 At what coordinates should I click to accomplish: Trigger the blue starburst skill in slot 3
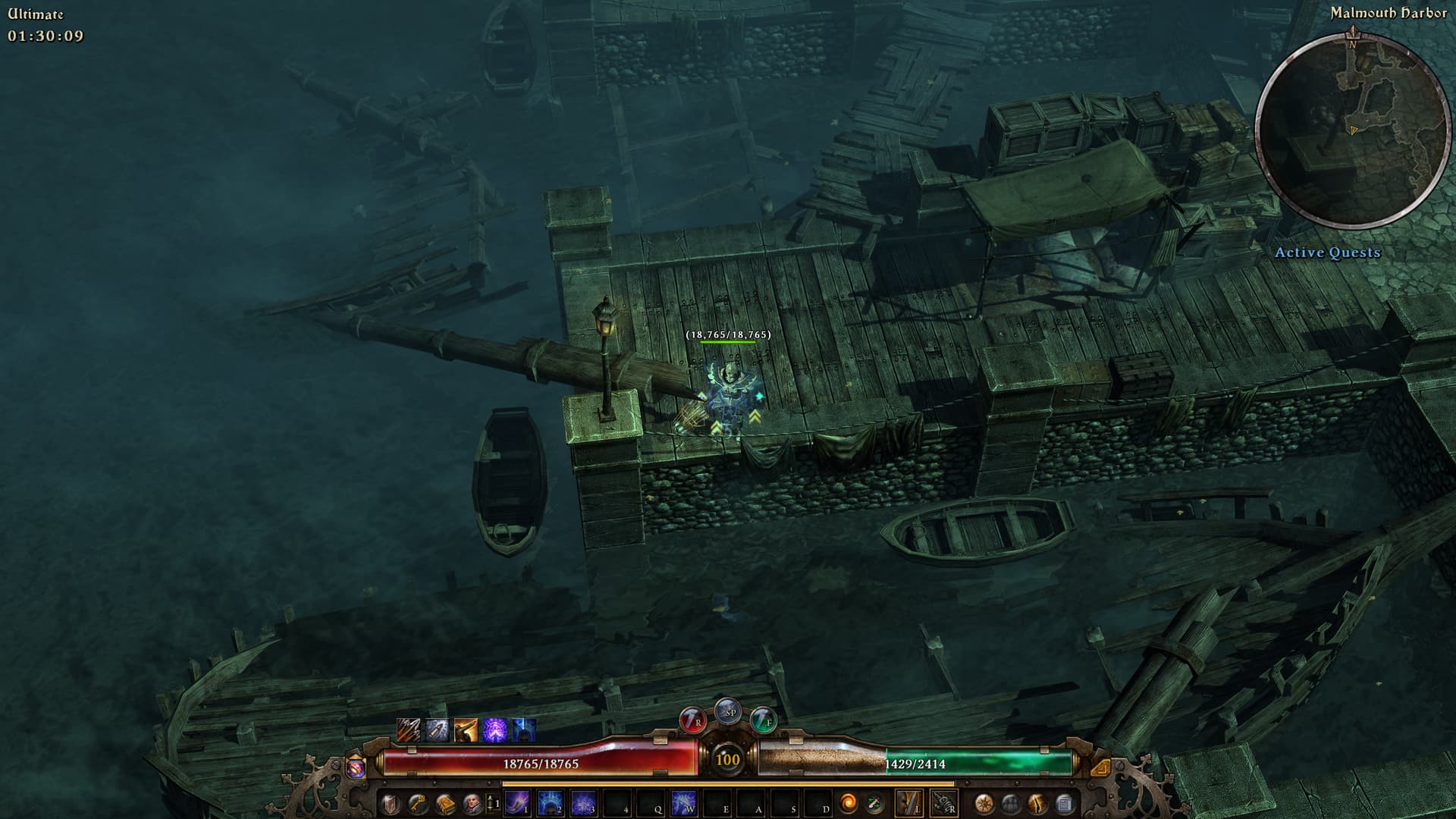click(583, 803)
